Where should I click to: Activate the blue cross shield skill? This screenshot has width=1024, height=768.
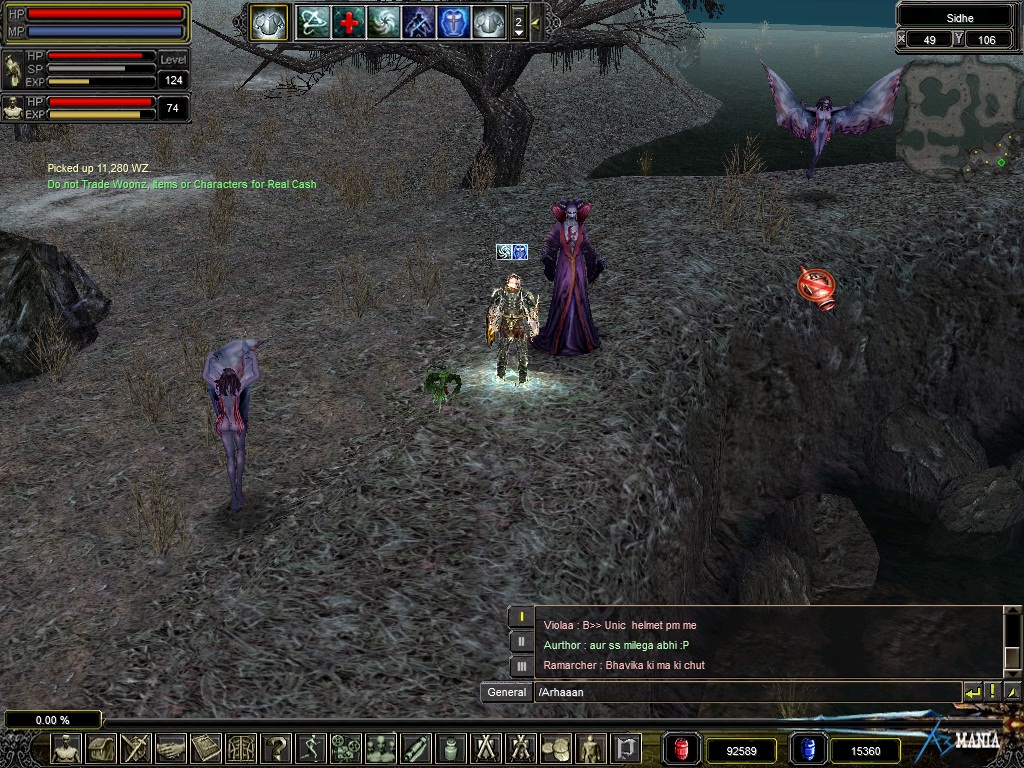click(x=453, y=22)
